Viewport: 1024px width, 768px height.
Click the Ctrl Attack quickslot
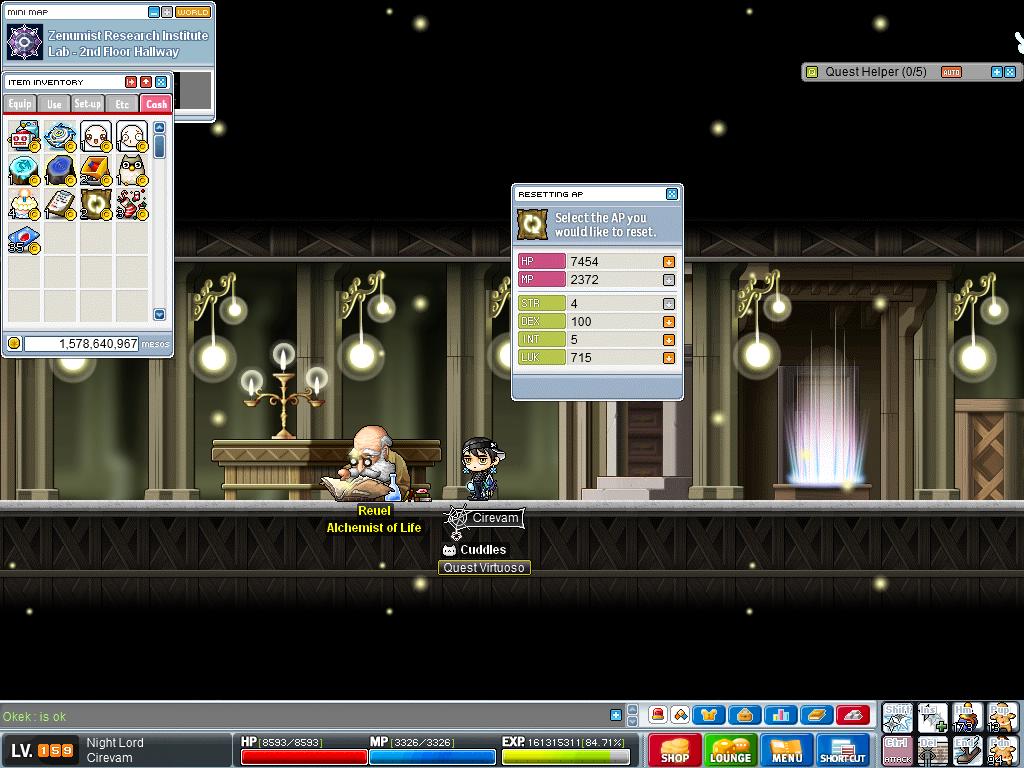point(897,750)
